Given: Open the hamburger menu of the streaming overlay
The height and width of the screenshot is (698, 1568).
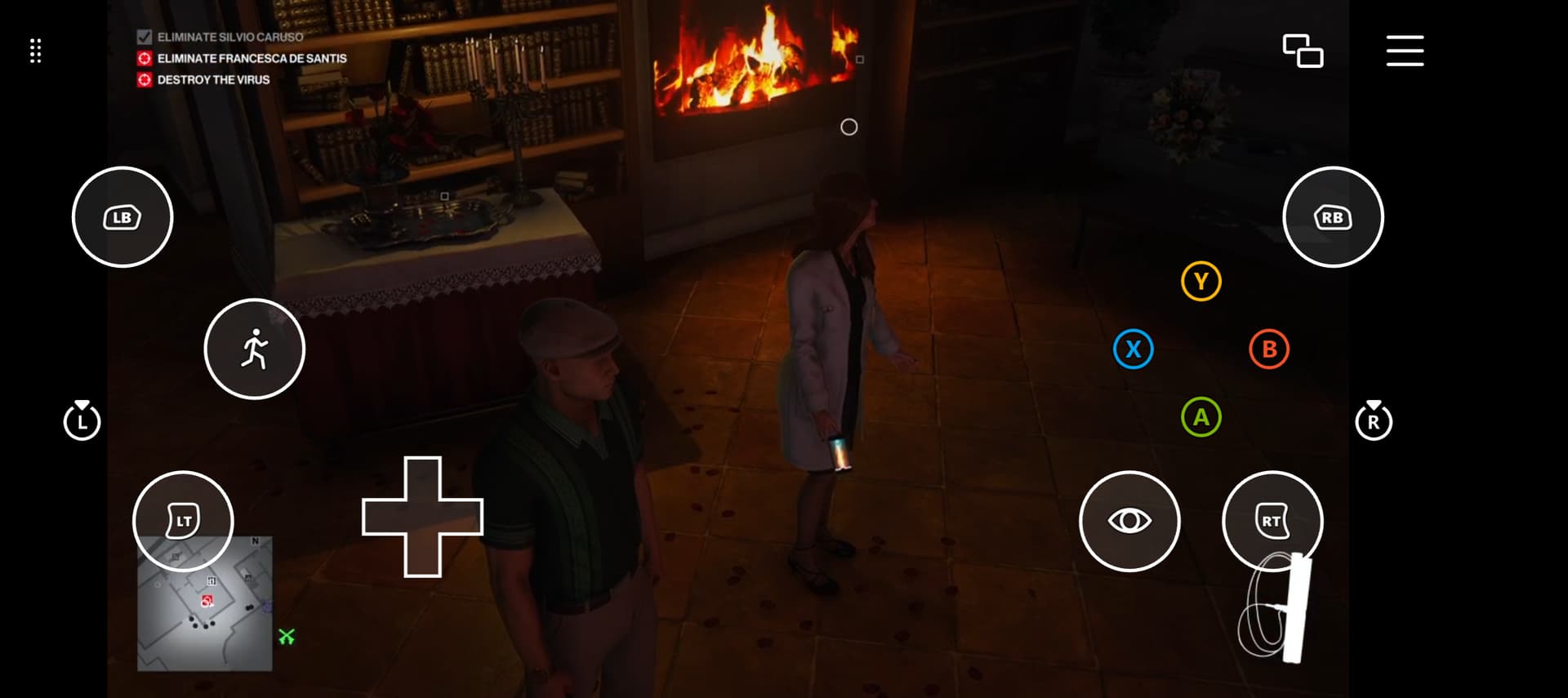Looking at the screenshot, I should 1405,51.
